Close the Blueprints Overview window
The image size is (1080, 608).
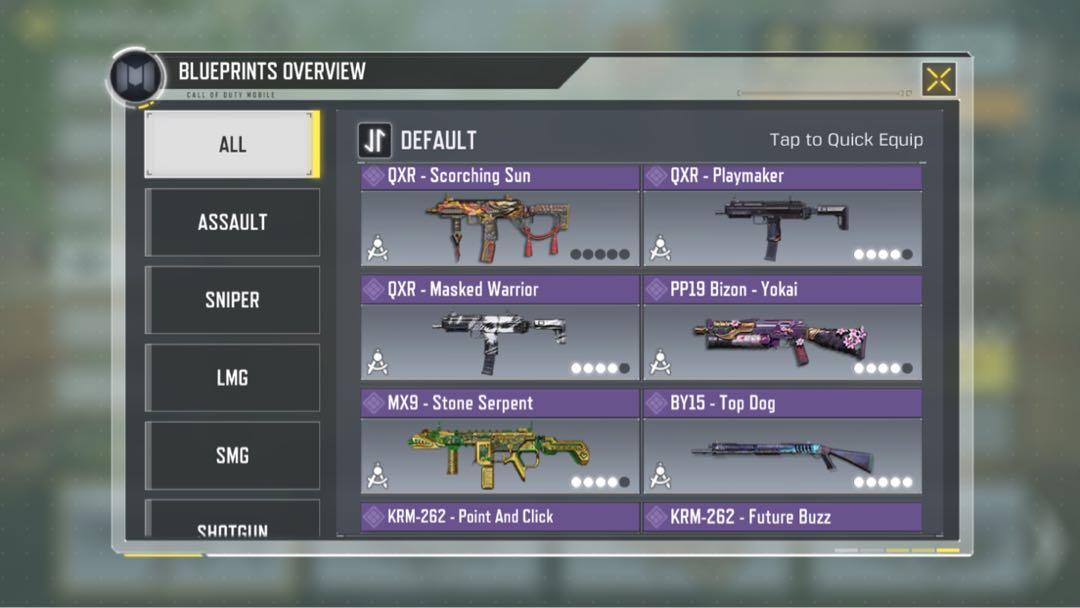point(938,80)
